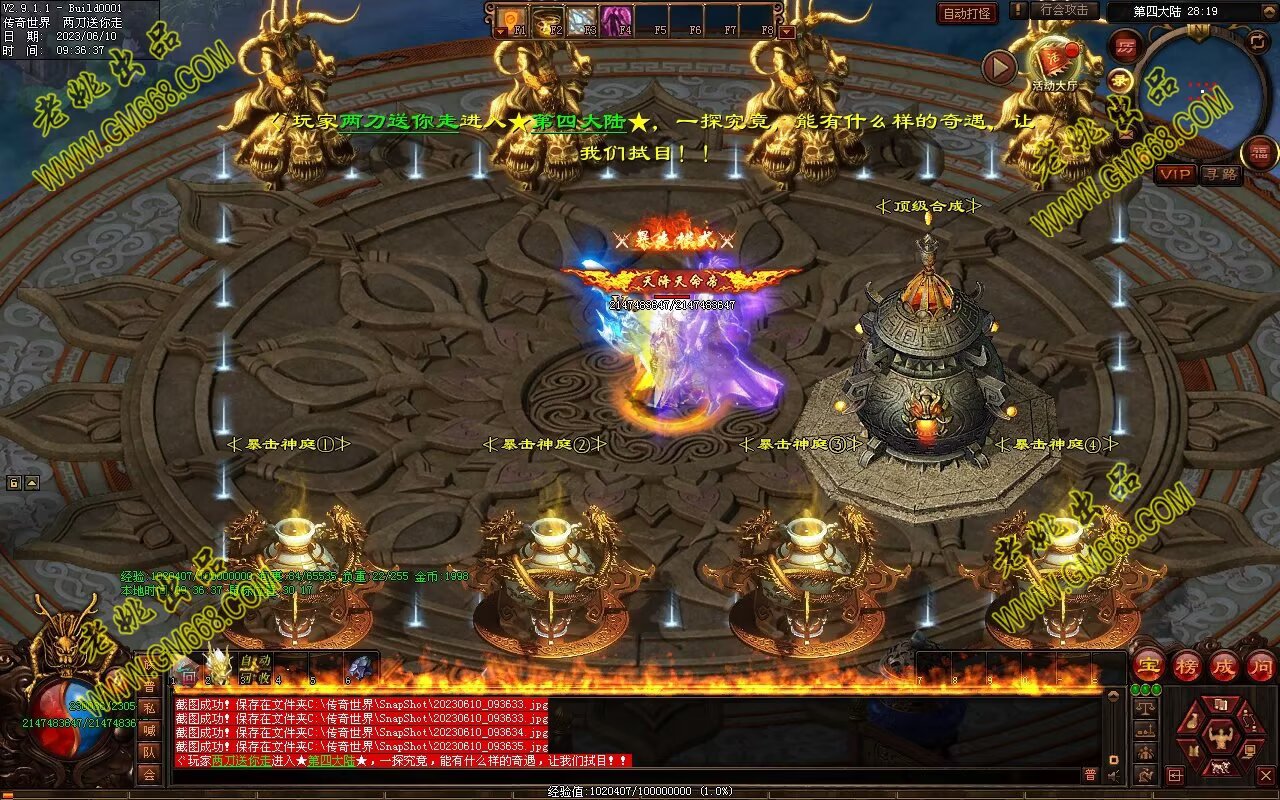Open the VIP panel
The image size is (1280, 800).
tap(1176, 174)
